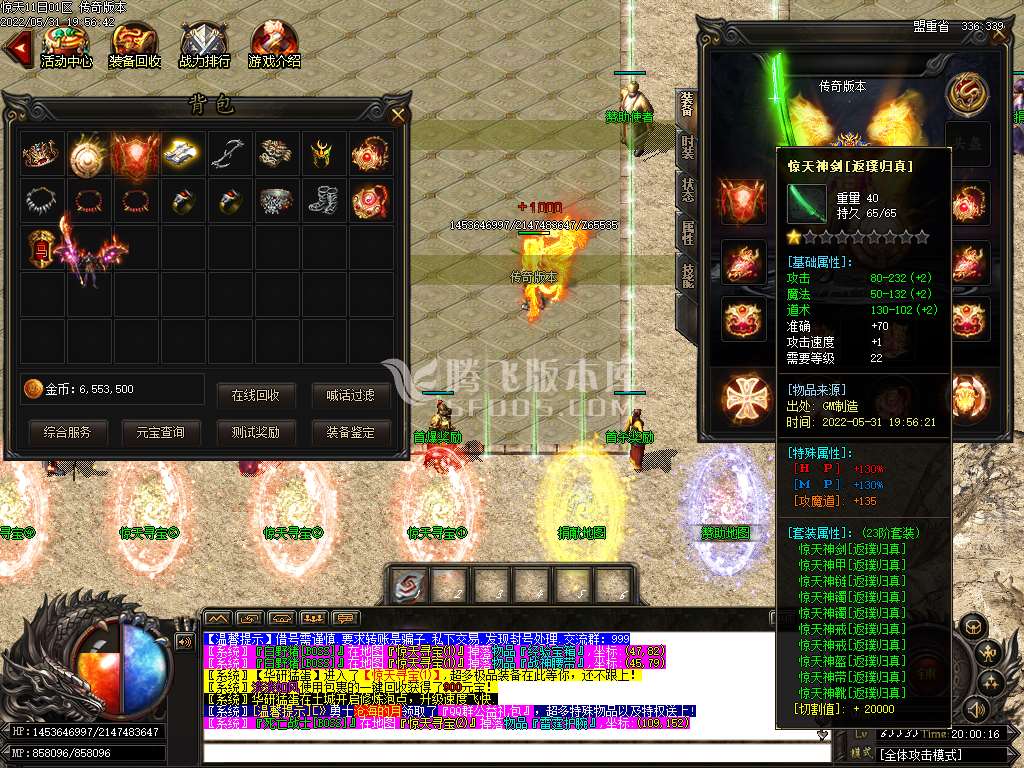Open 综合服务 general services
This screenshot has height=768, width=1024.
point(67,432)
